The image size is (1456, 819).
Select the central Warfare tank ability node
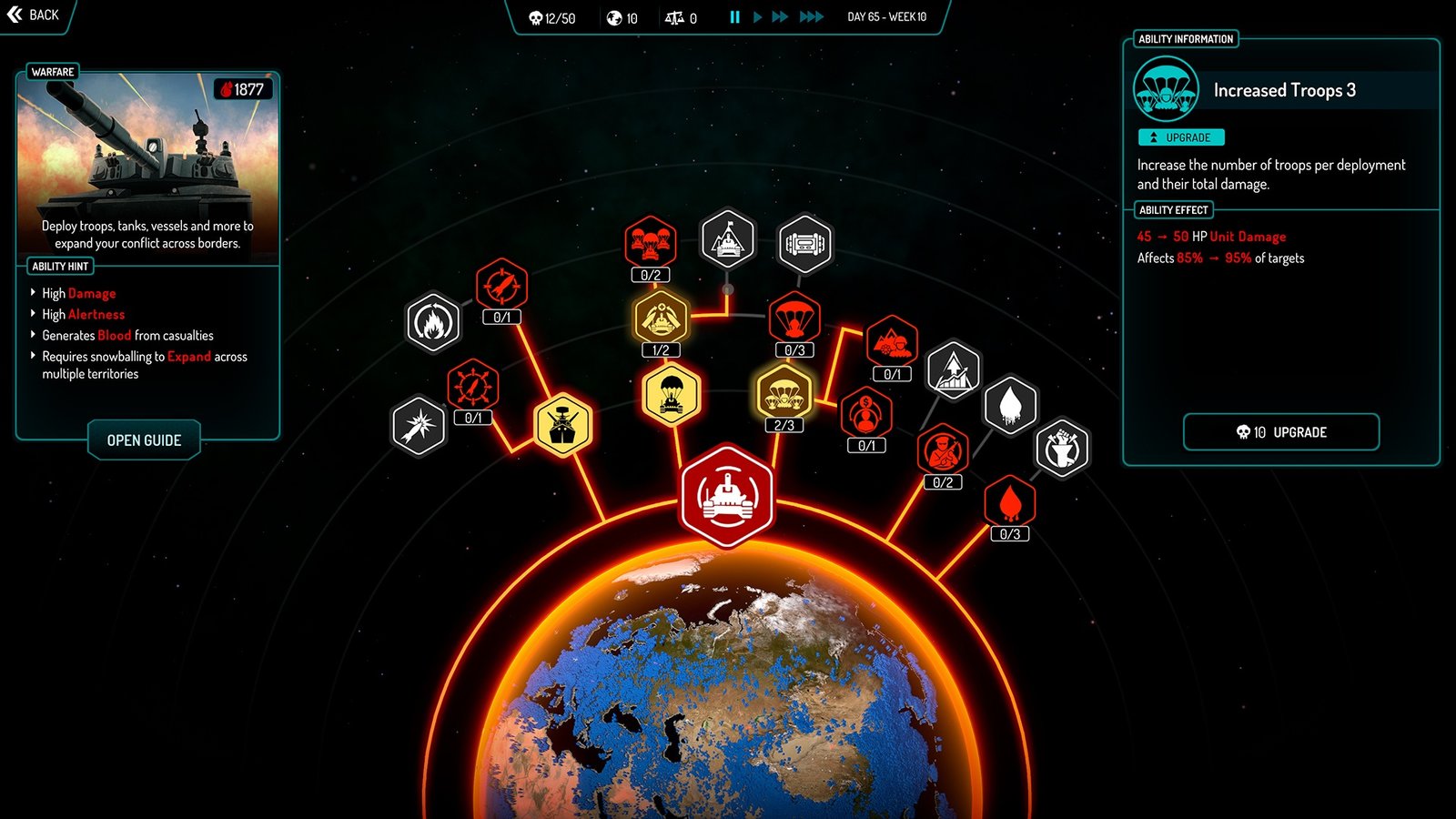(x=728, y=496)
